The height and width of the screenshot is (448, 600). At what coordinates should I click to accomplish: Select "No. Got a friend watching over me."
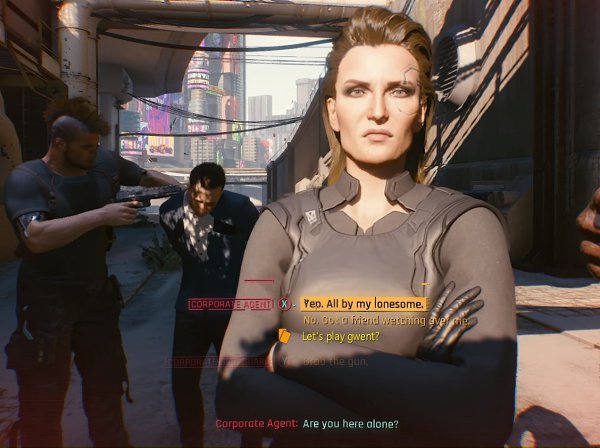pos(385,320)
